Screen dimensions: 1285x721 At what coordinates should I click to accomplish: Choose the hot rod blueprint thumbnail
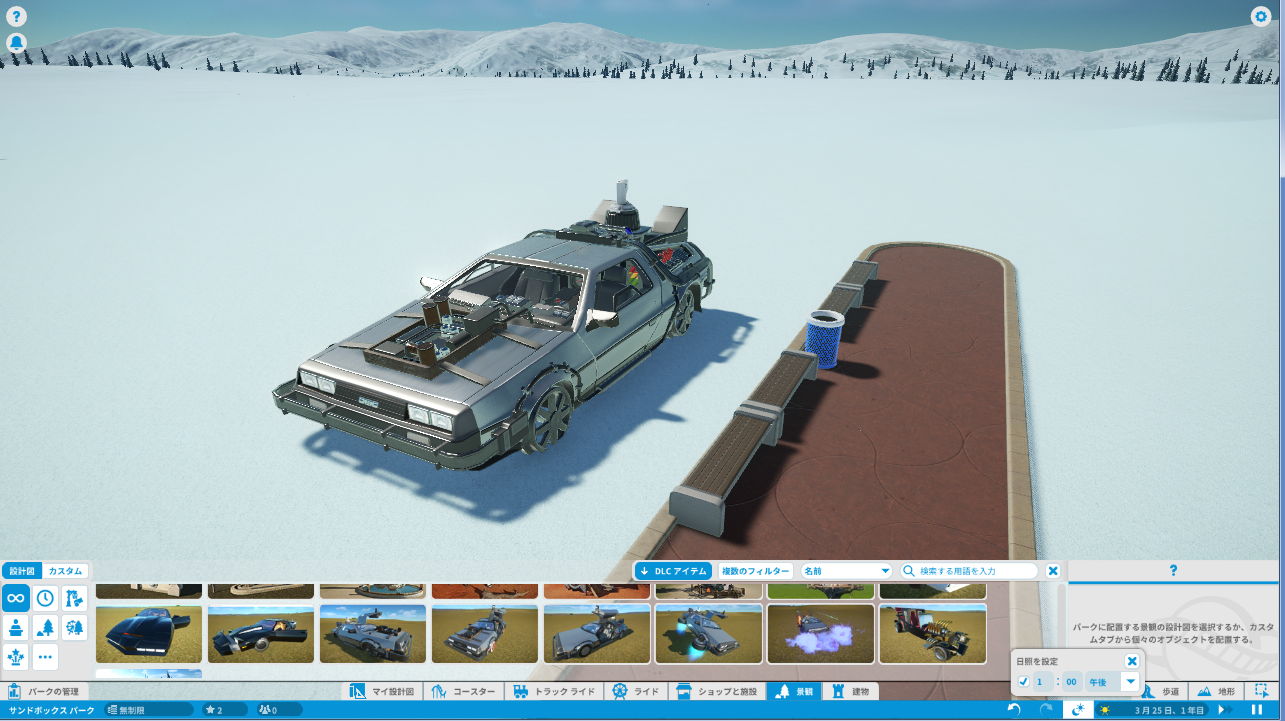coord(933,633)
